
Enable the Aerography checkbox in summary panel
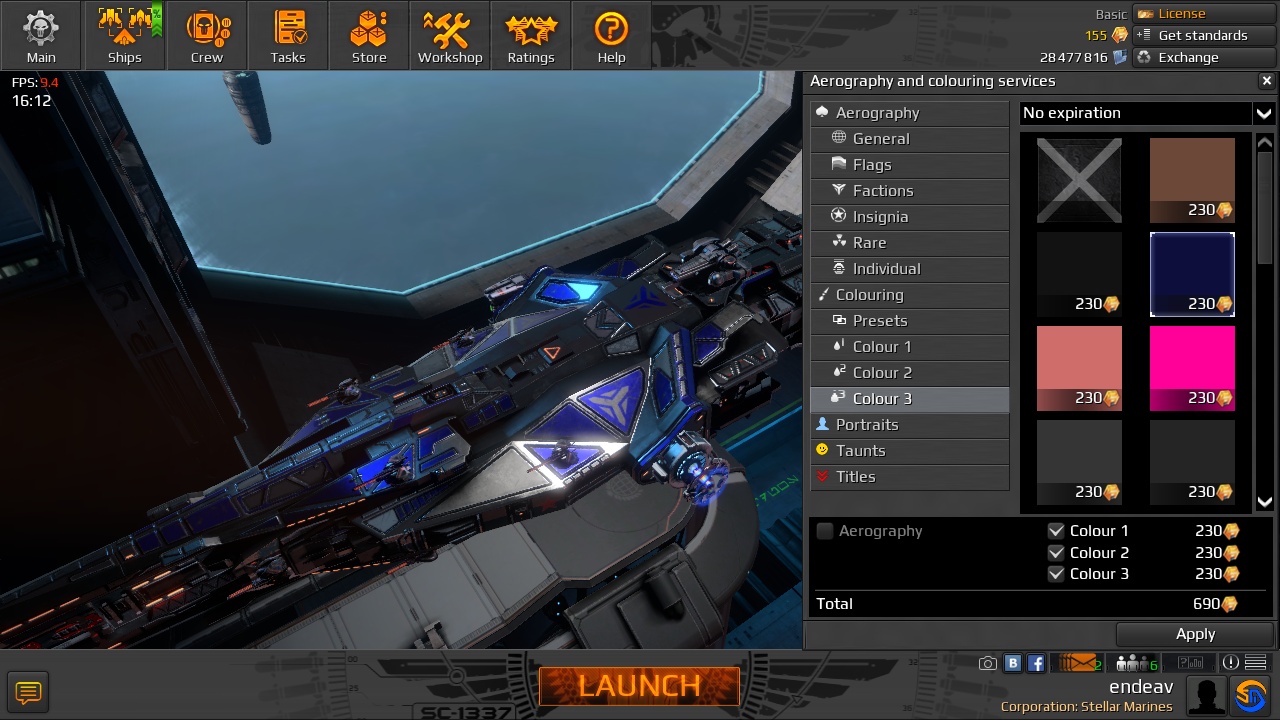pos(826,531)
